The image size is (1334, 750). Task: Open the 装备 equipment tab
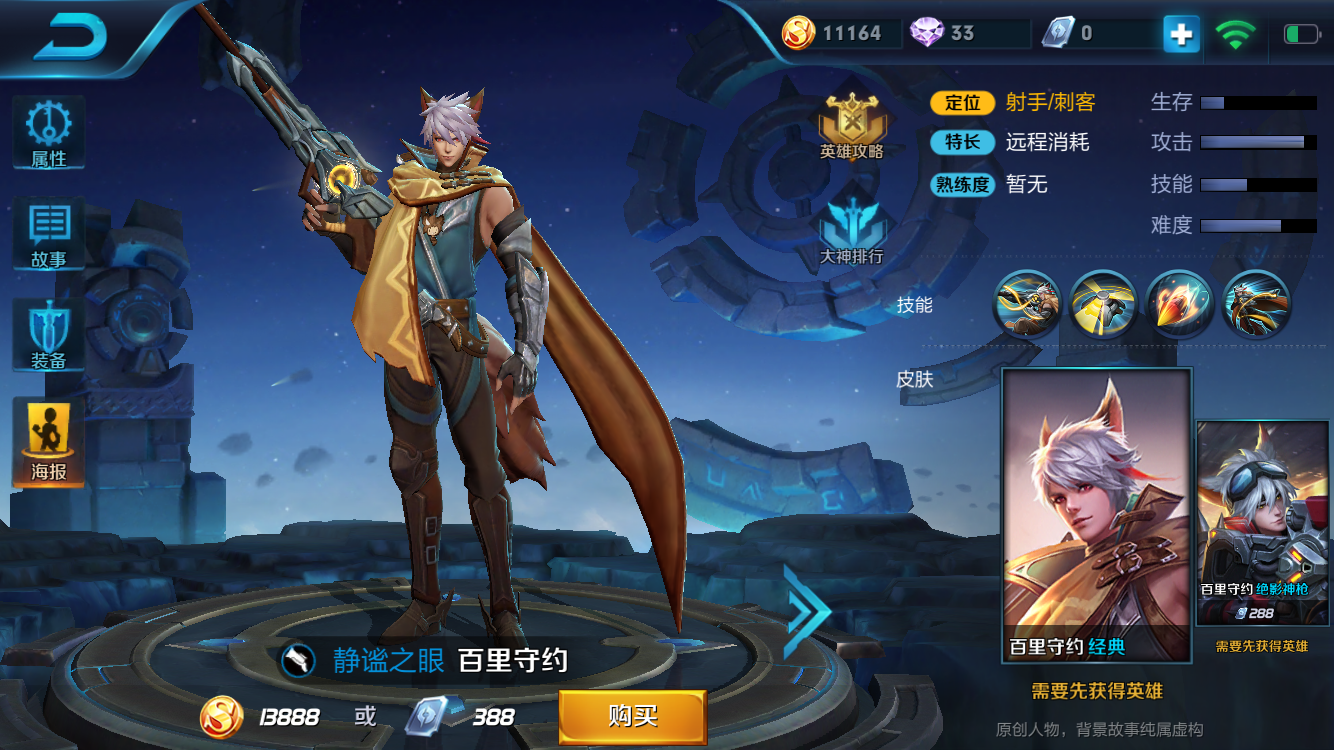click(48, 337)
